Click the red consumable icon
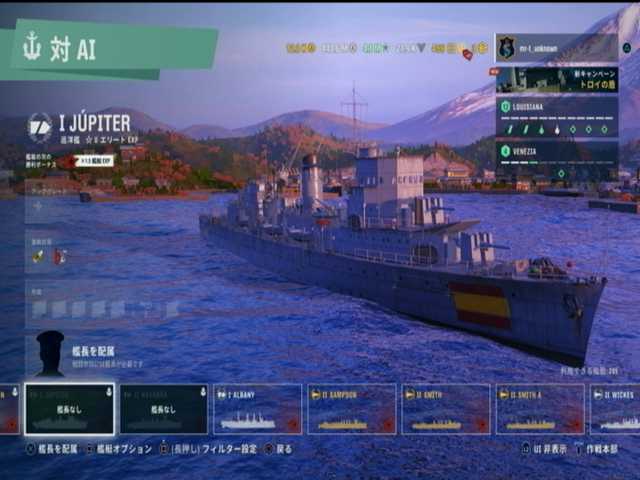Viewport: 640px width, 480px height. [59, 256]
